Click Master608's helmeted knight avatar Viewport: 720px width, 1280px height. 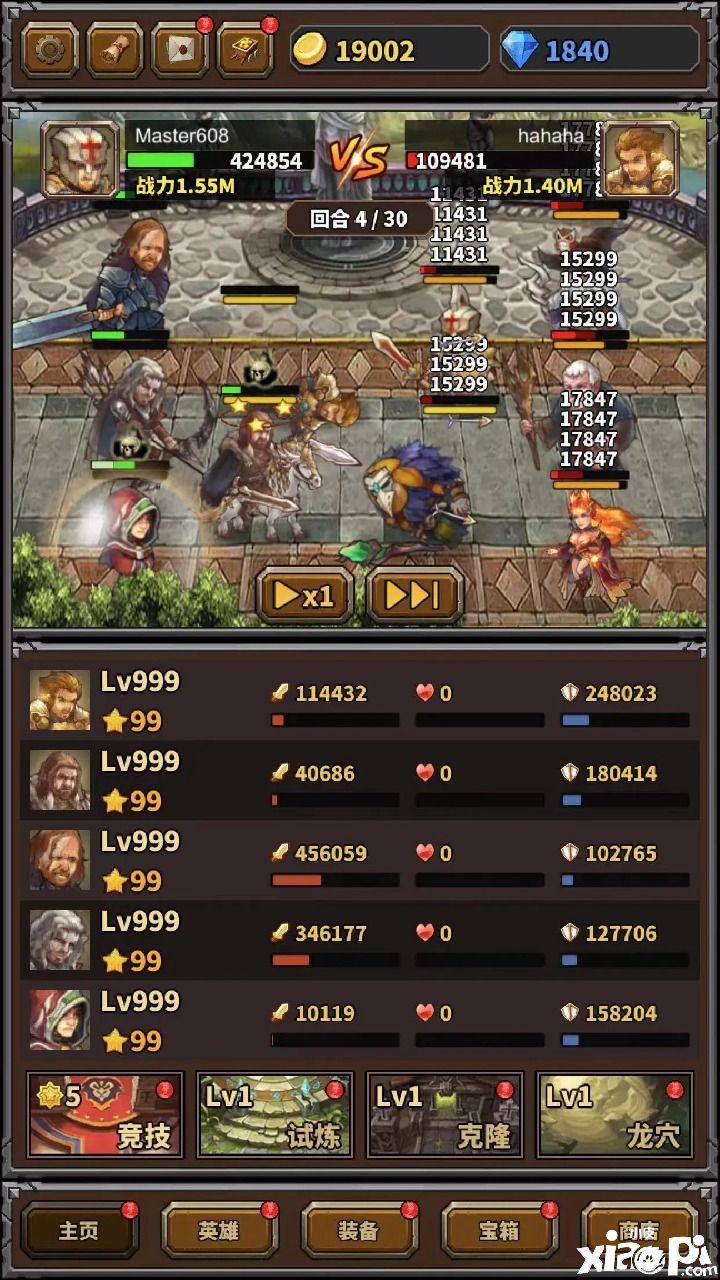80,159
